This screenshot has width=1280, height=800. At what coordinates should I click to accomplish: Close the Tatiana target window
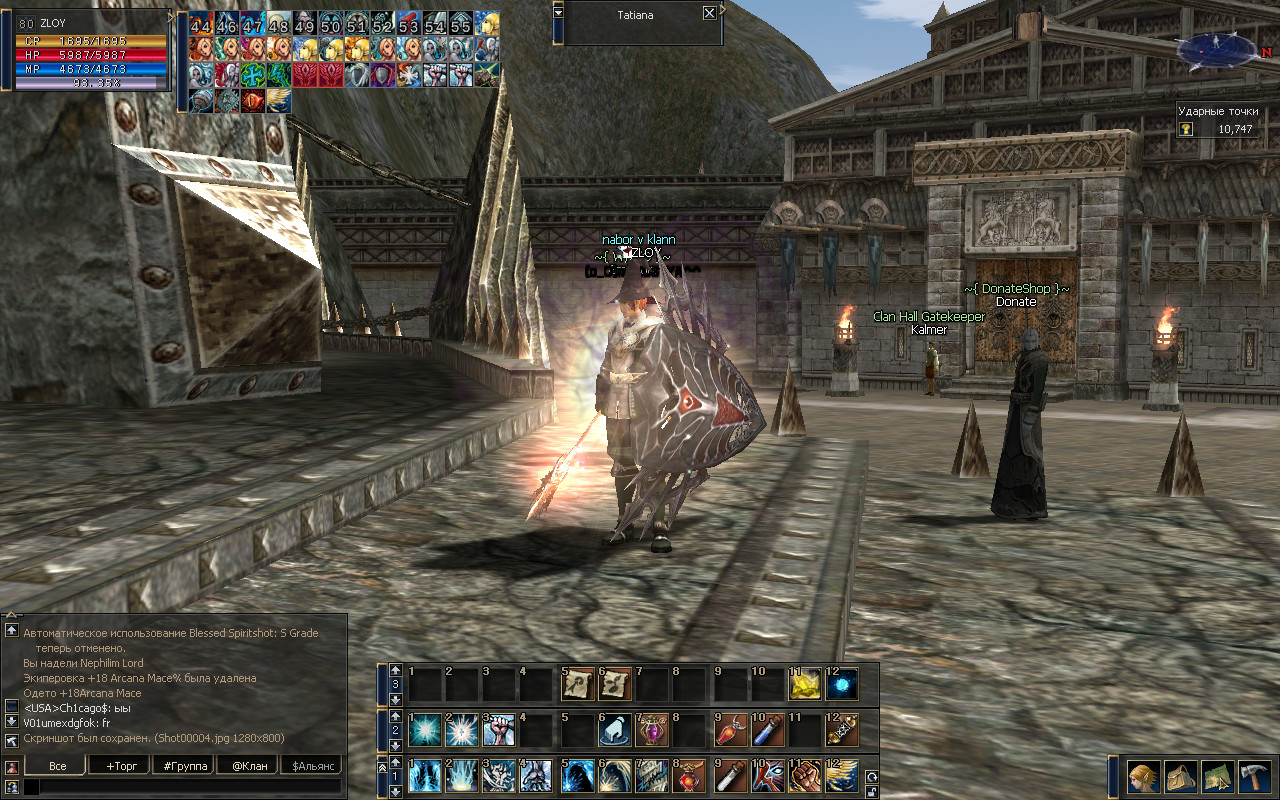[709, 14]
